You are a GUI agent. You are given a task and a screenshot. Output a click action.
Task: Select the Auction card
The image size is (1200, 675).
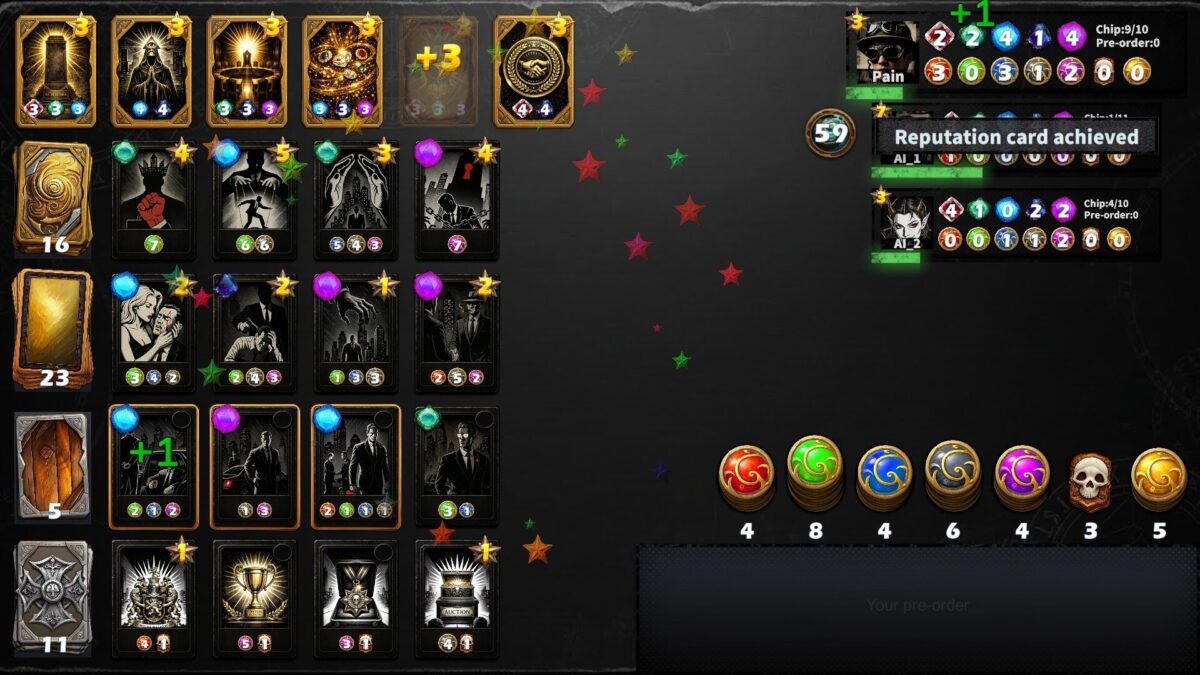coord(456,597)
